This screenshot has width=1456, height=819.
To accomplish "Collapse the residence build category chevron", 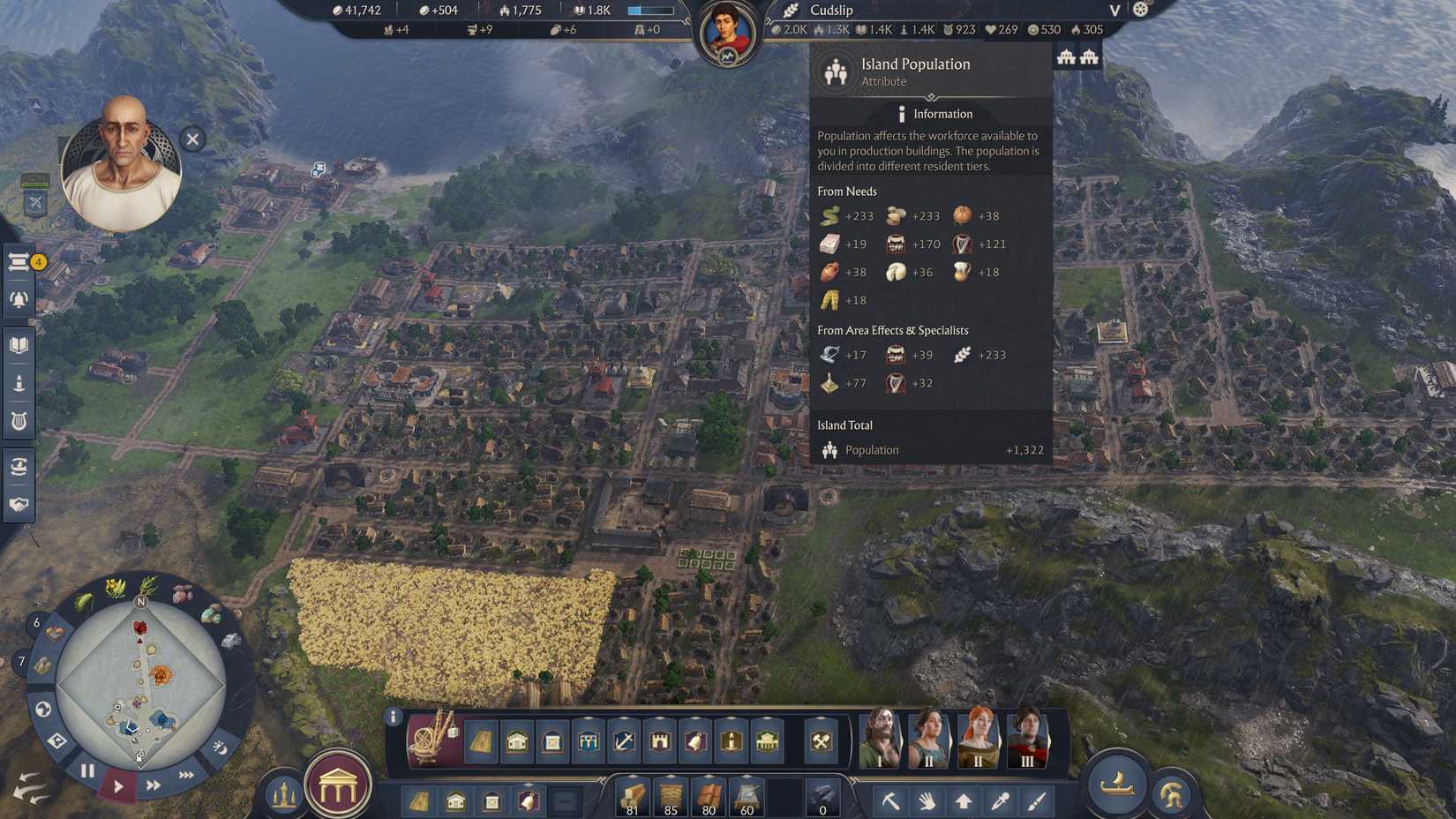I will point(516,721).
